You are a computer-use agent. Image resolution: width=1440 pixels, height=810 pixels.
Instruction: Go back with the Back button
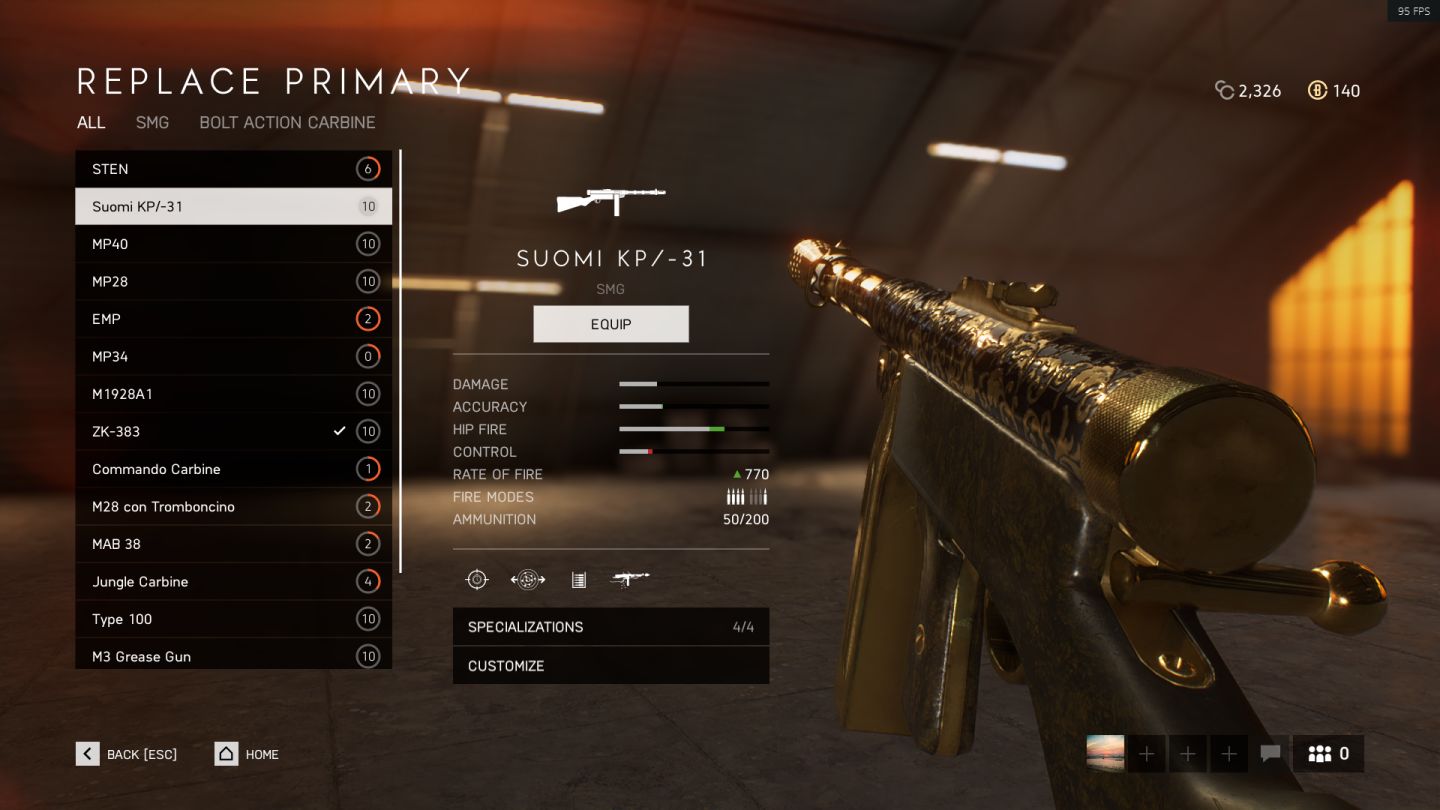point(127,754)
